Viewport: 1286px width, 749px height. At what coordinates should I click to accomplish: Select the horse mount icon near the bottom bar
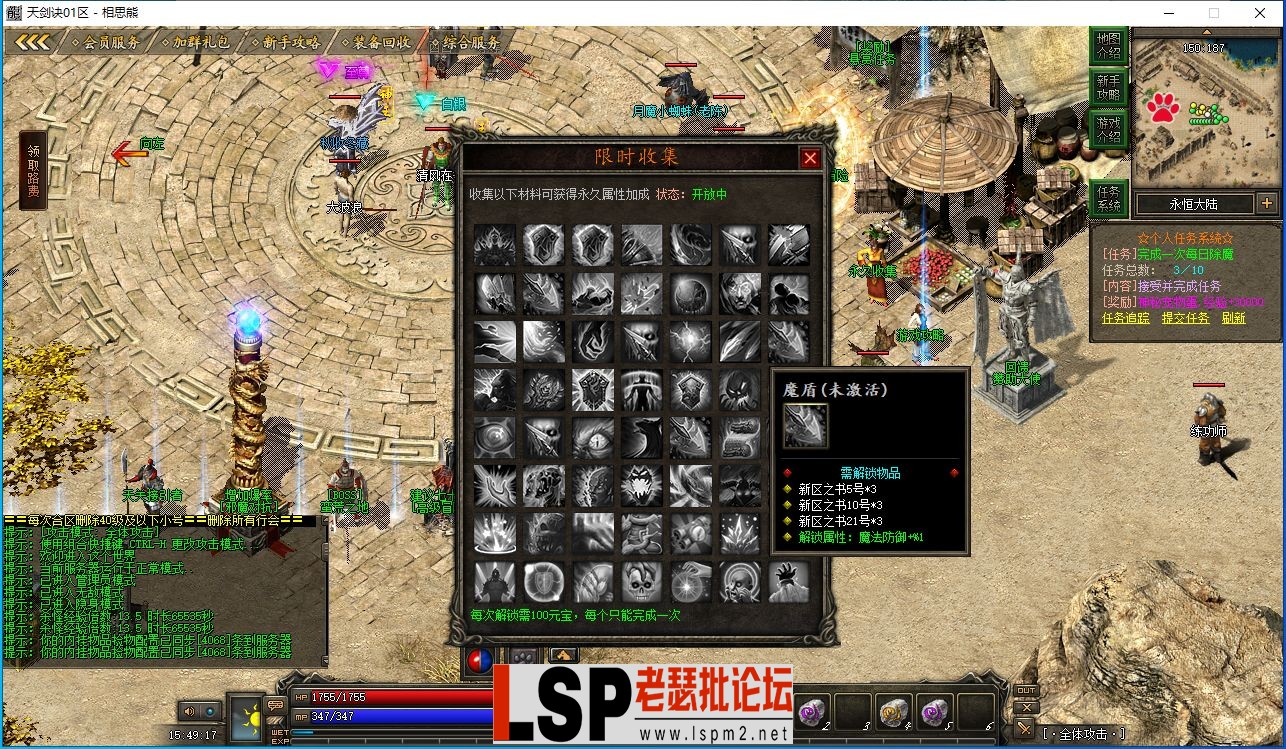click(x=564, y=656)
